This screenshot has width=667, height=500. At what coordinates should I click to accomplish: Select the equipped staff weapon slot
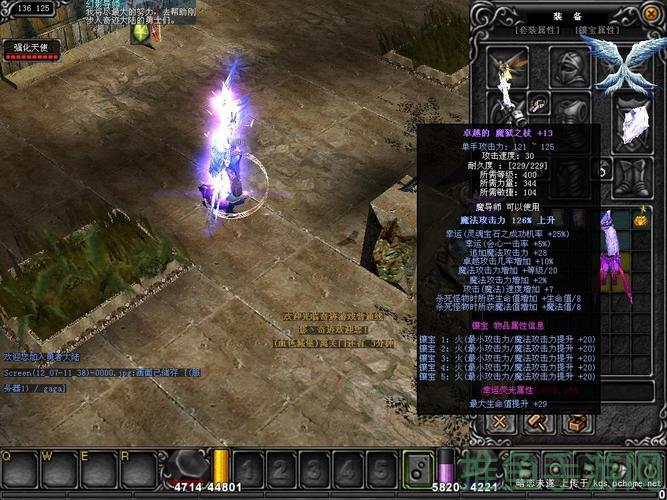508,112
